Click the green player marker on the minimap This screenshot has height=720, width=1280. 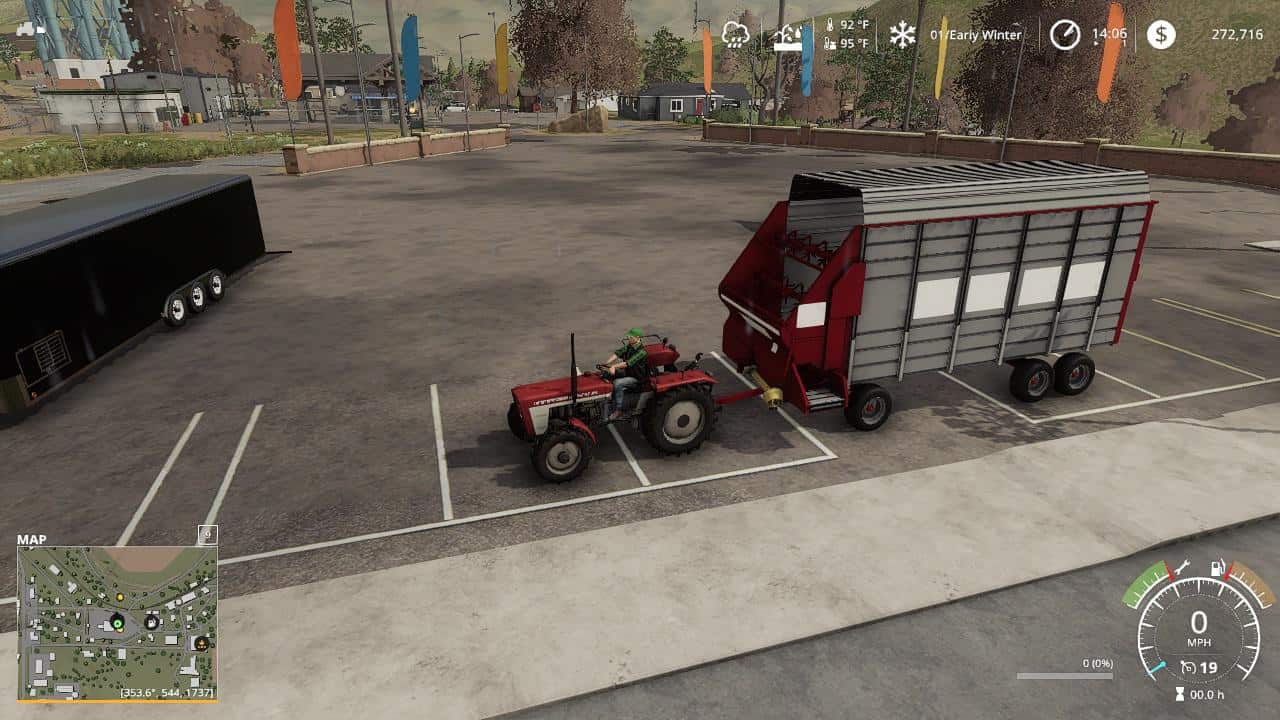point(117,622)
